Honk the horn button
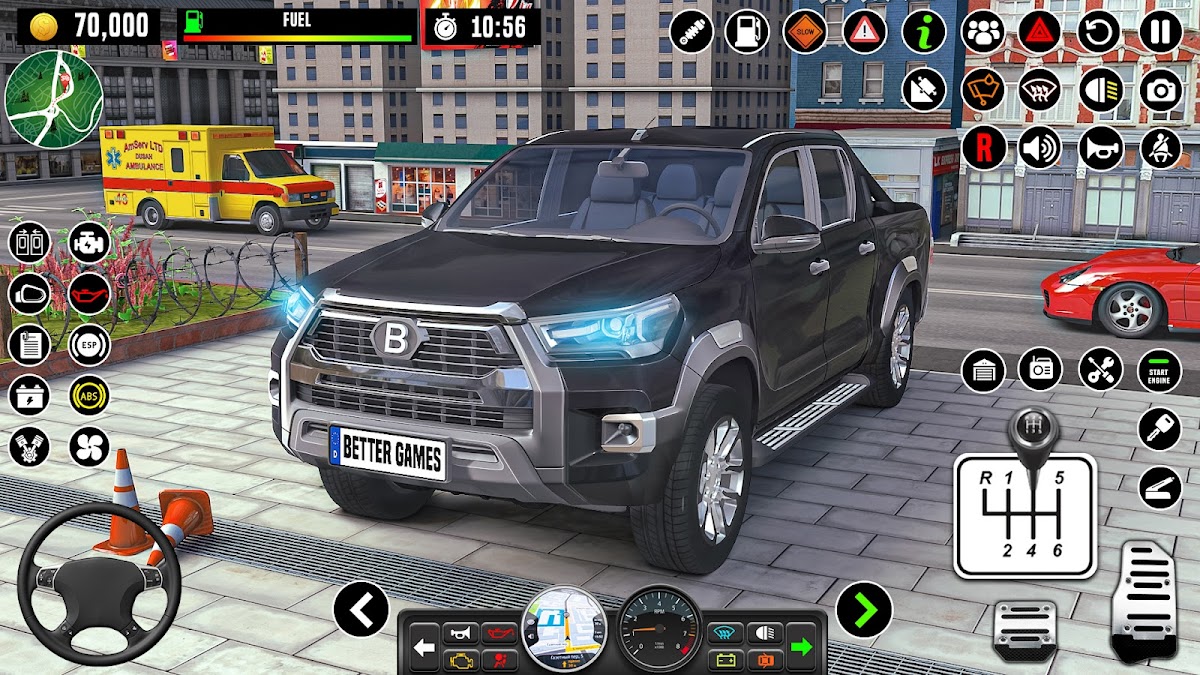The height and width of the screenshot is (675, 1200). [1100, 149]
